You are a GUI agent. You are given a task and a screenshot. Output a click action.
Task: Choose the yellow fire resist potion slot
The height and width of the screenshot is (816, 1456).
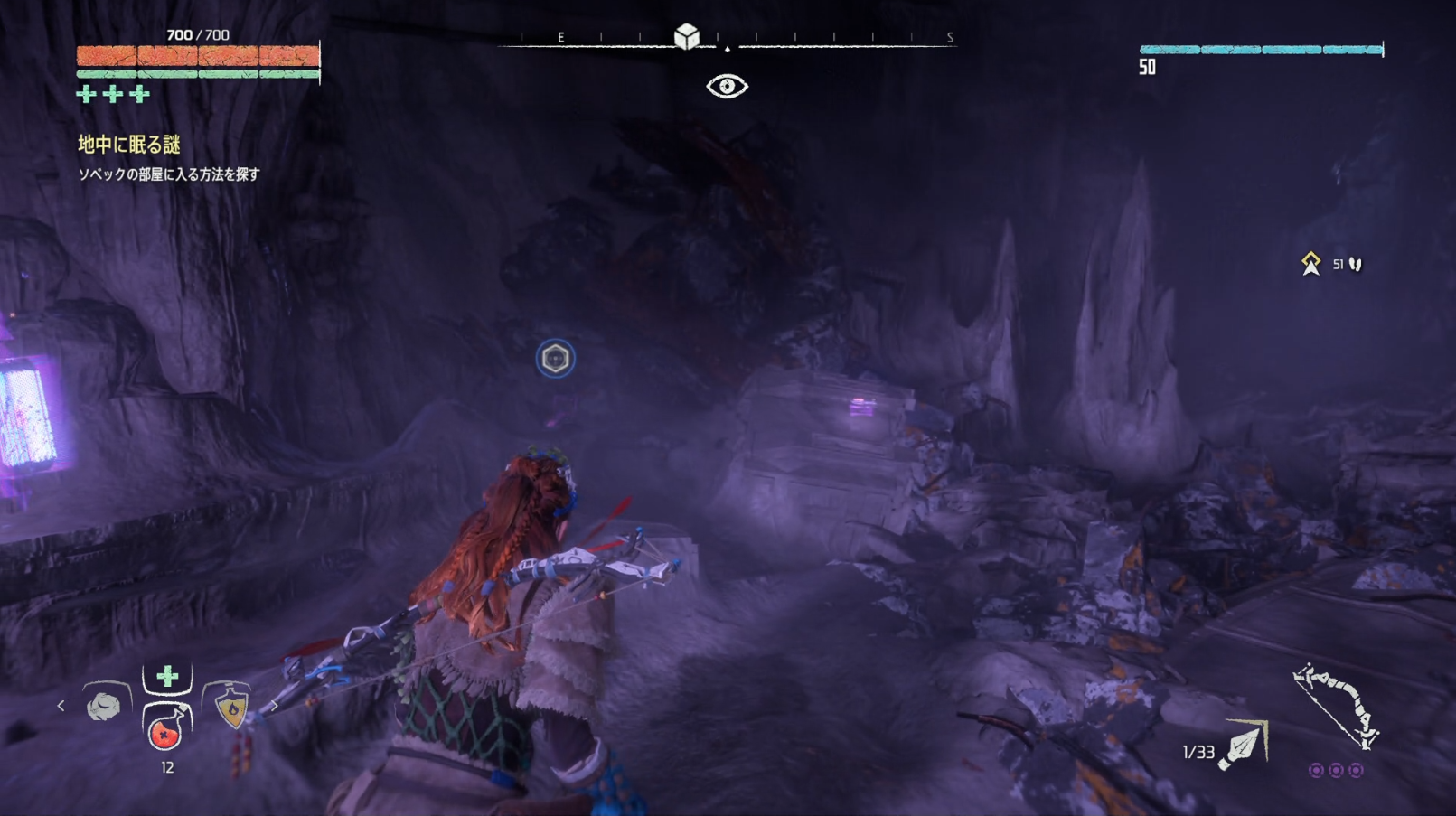[x=231, y=707]
